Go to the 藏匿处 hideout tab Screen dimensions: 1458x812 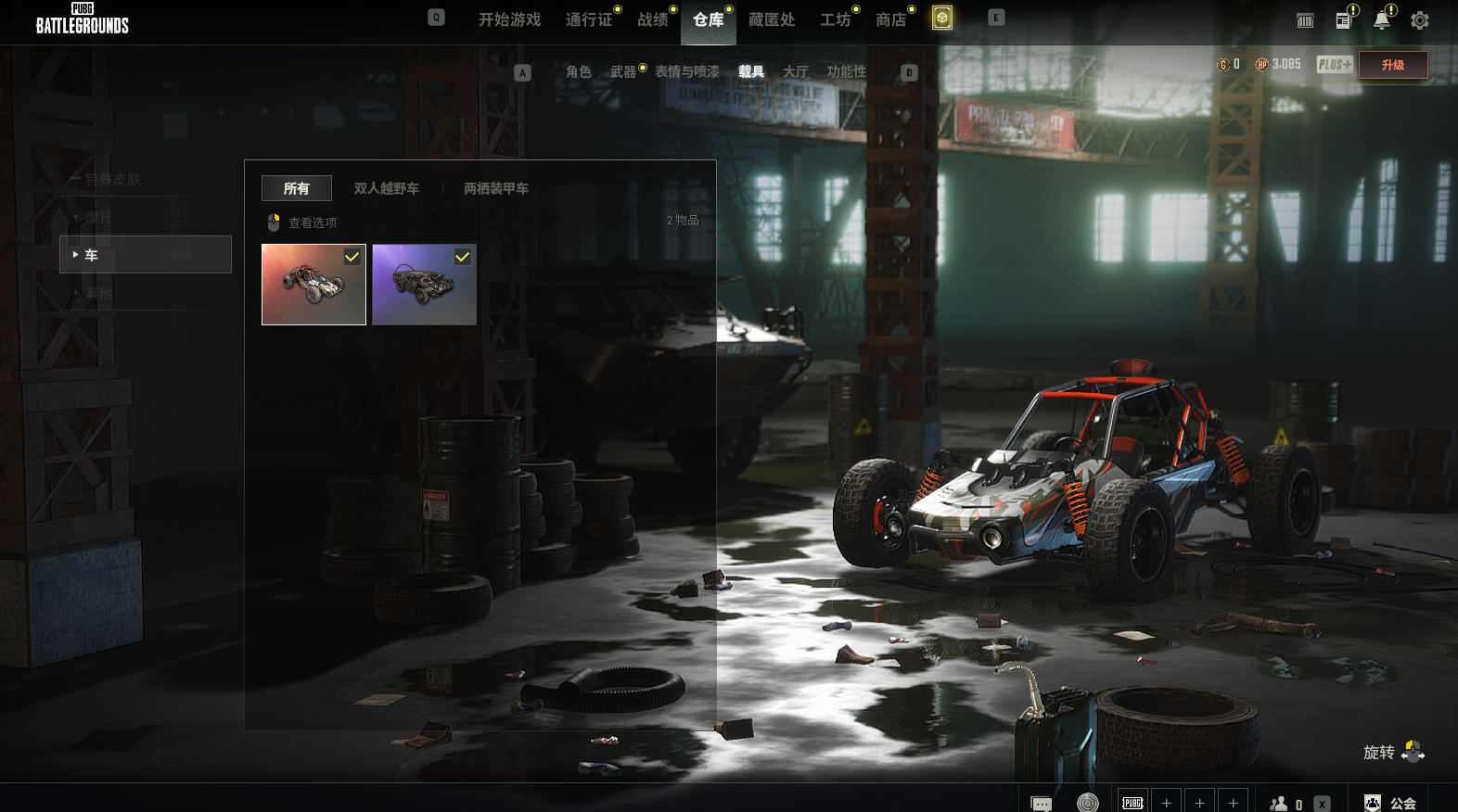[771, 19]
